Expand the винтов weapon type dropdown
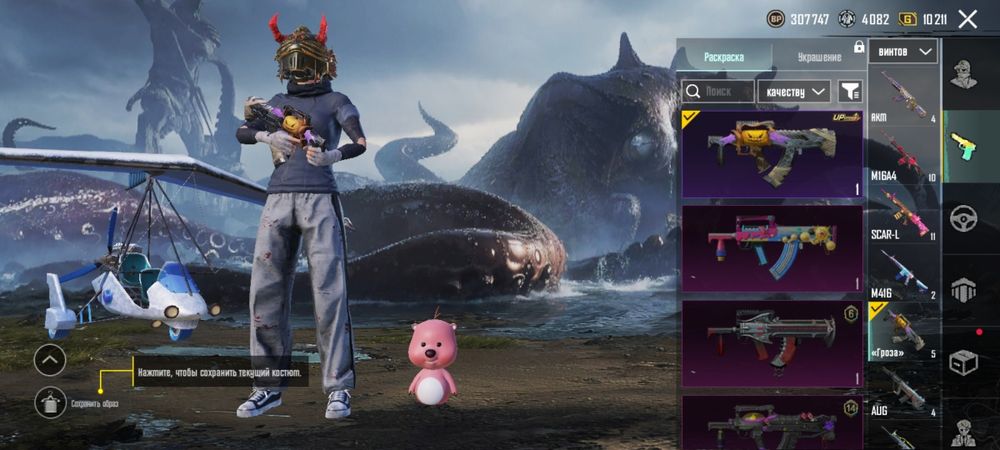1000x450 pixels. tap(904, 51)
